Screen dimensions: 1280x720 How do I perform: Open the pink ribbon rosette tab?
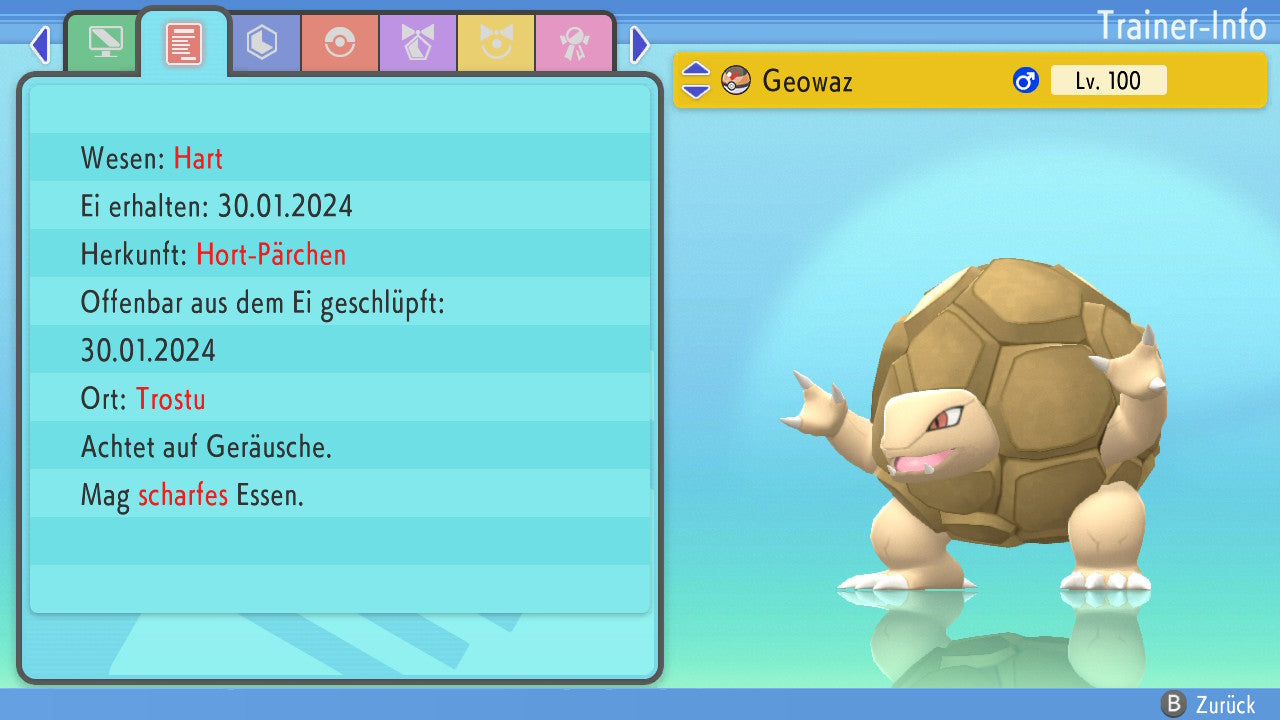[573, 43]
